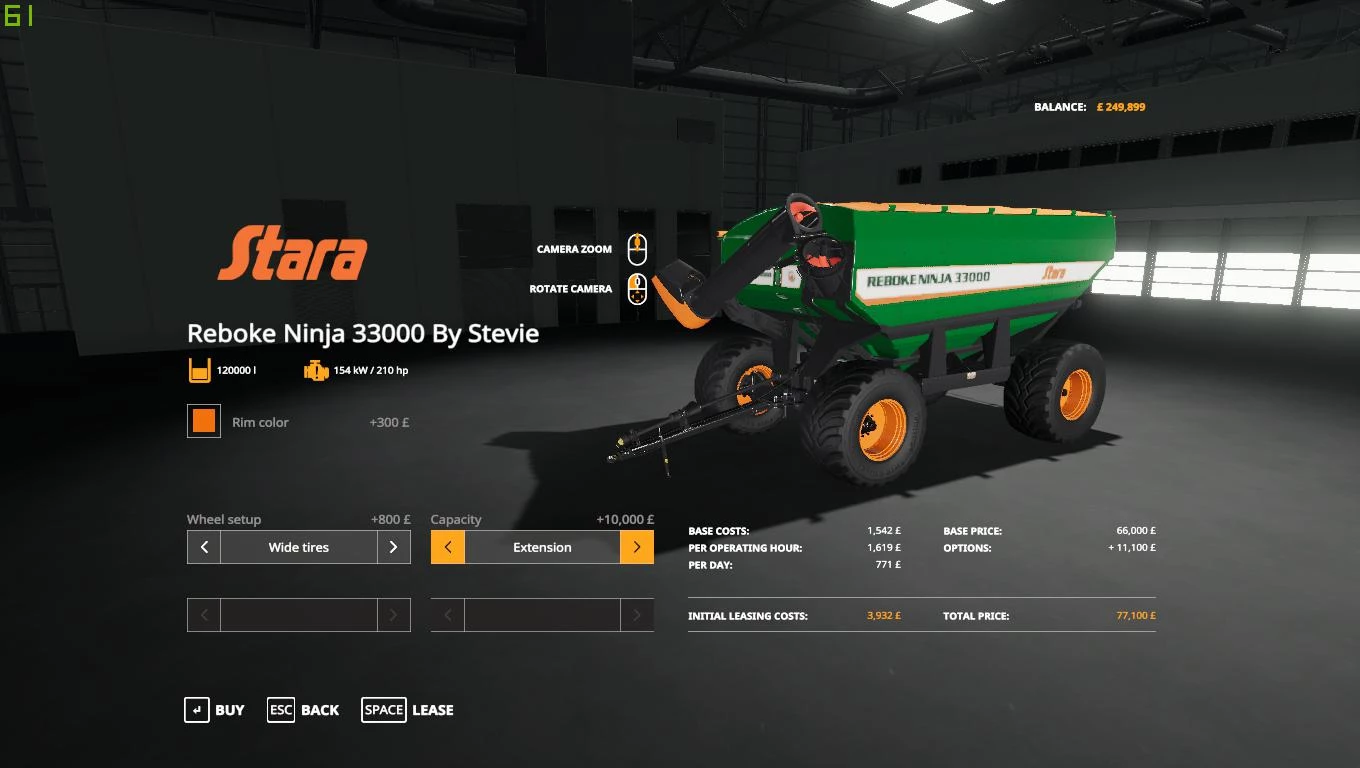Click the right orange arrow next to Extension

coord(637,547)
